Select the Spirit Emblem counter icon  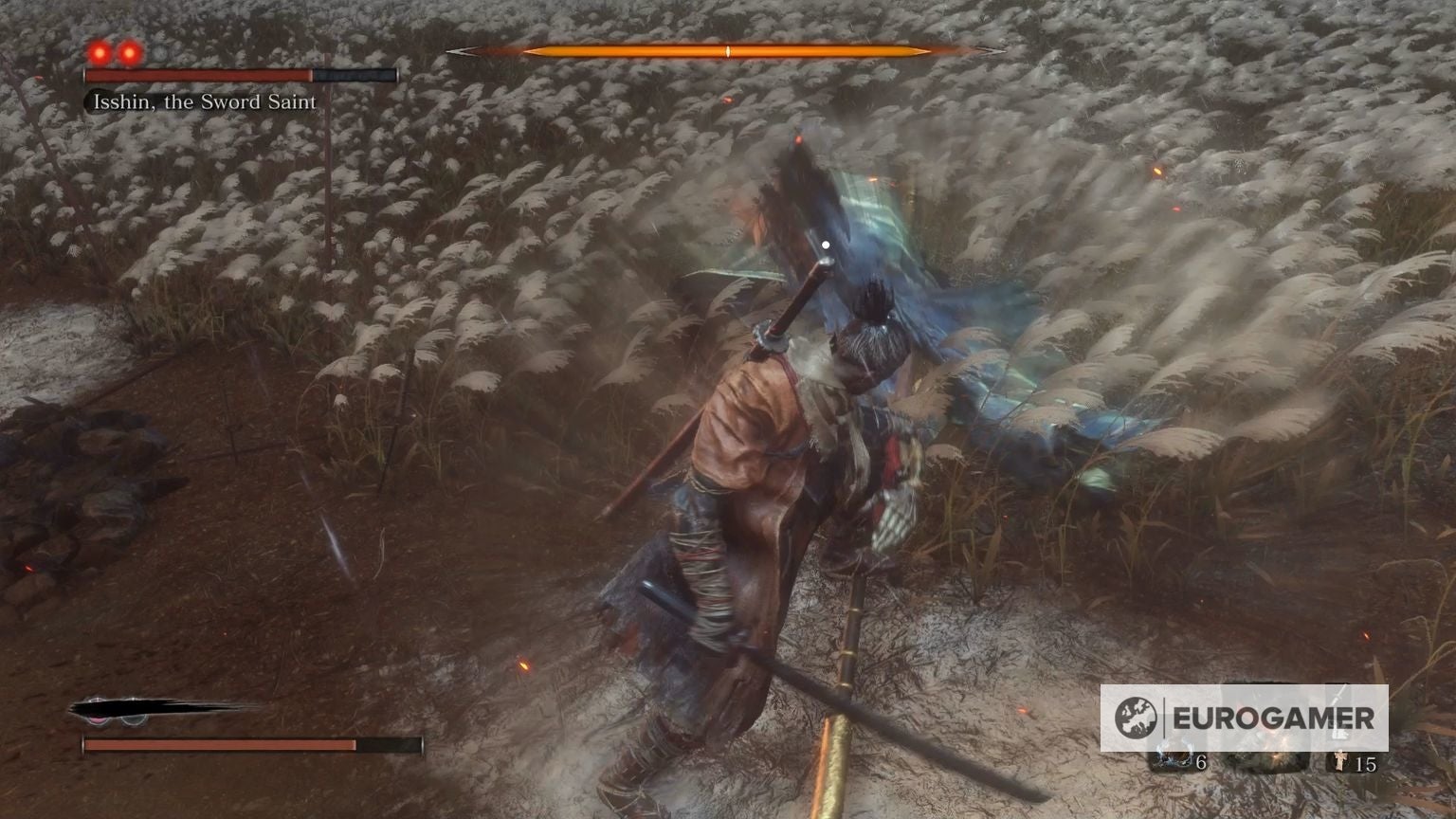[x=1340, y=761]
